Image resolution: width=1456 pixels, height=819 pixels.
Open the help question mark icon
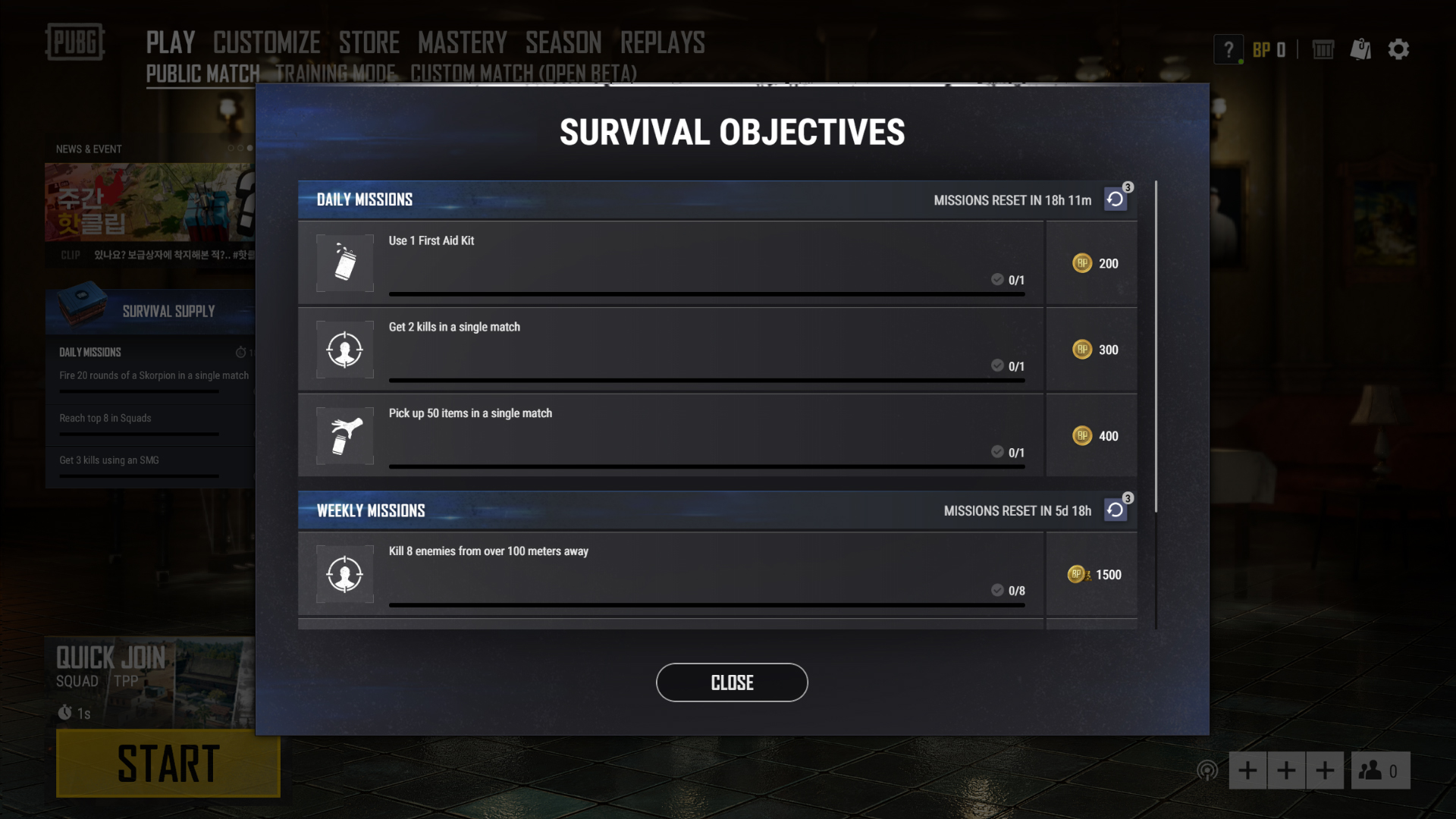click(x=1228, y=49)
